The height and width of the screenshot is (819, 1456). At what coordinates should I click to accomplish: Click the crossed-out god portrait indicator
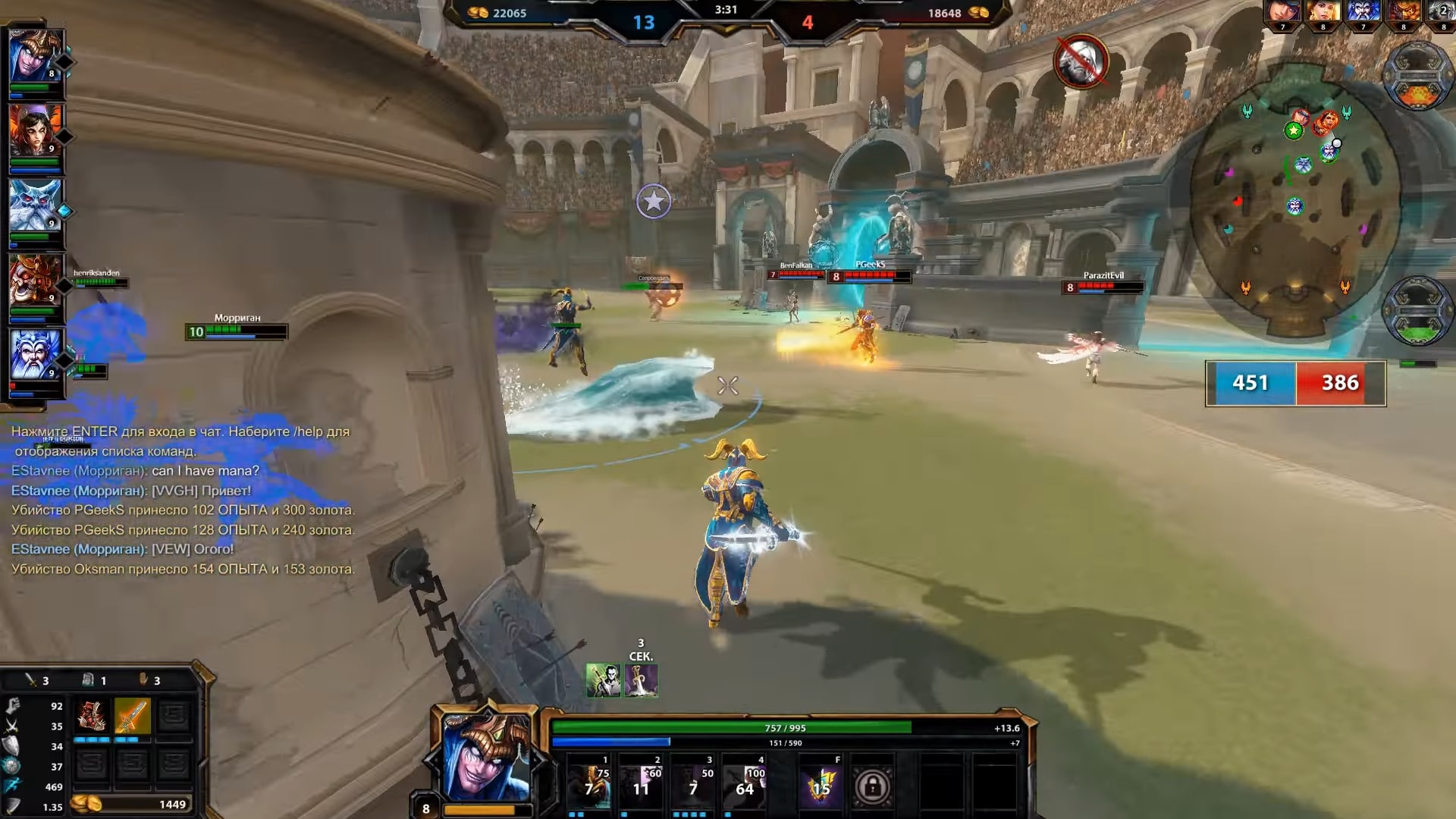tap(1081, 62)
